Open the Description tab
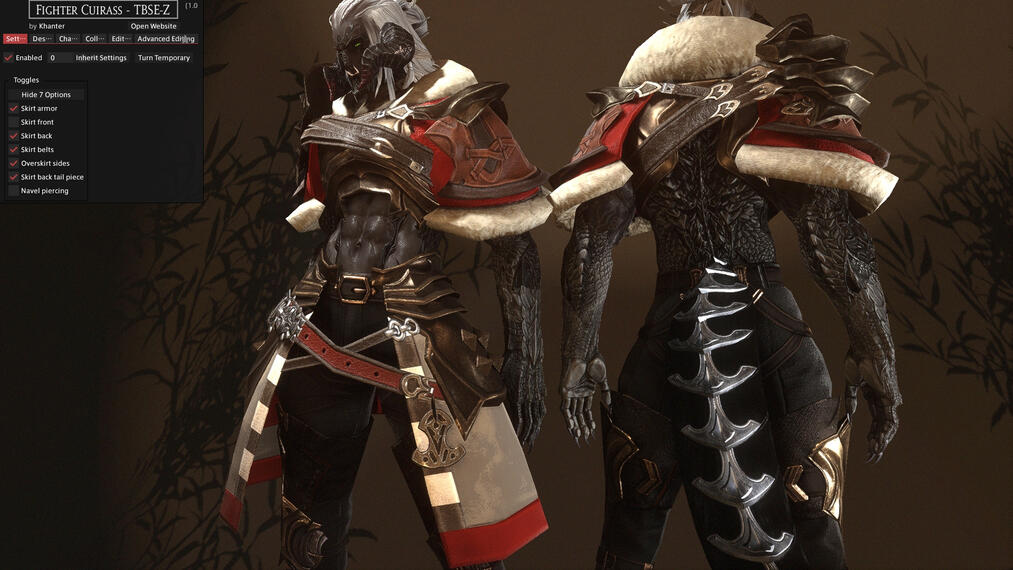The image size is (1013, 570). click(41, 39)
